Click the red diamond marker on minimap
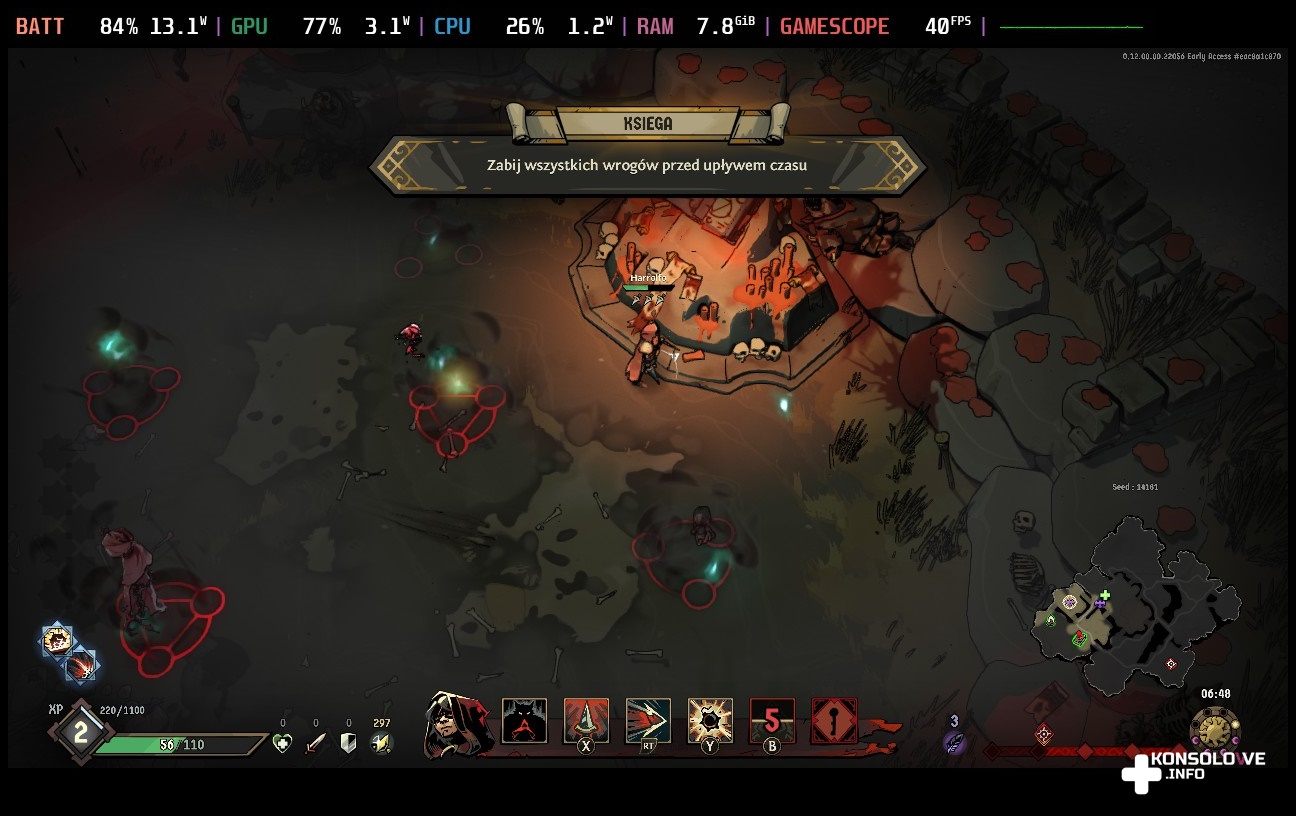The height and width of the screenshot is (816, 1296). click(1171, 664)
